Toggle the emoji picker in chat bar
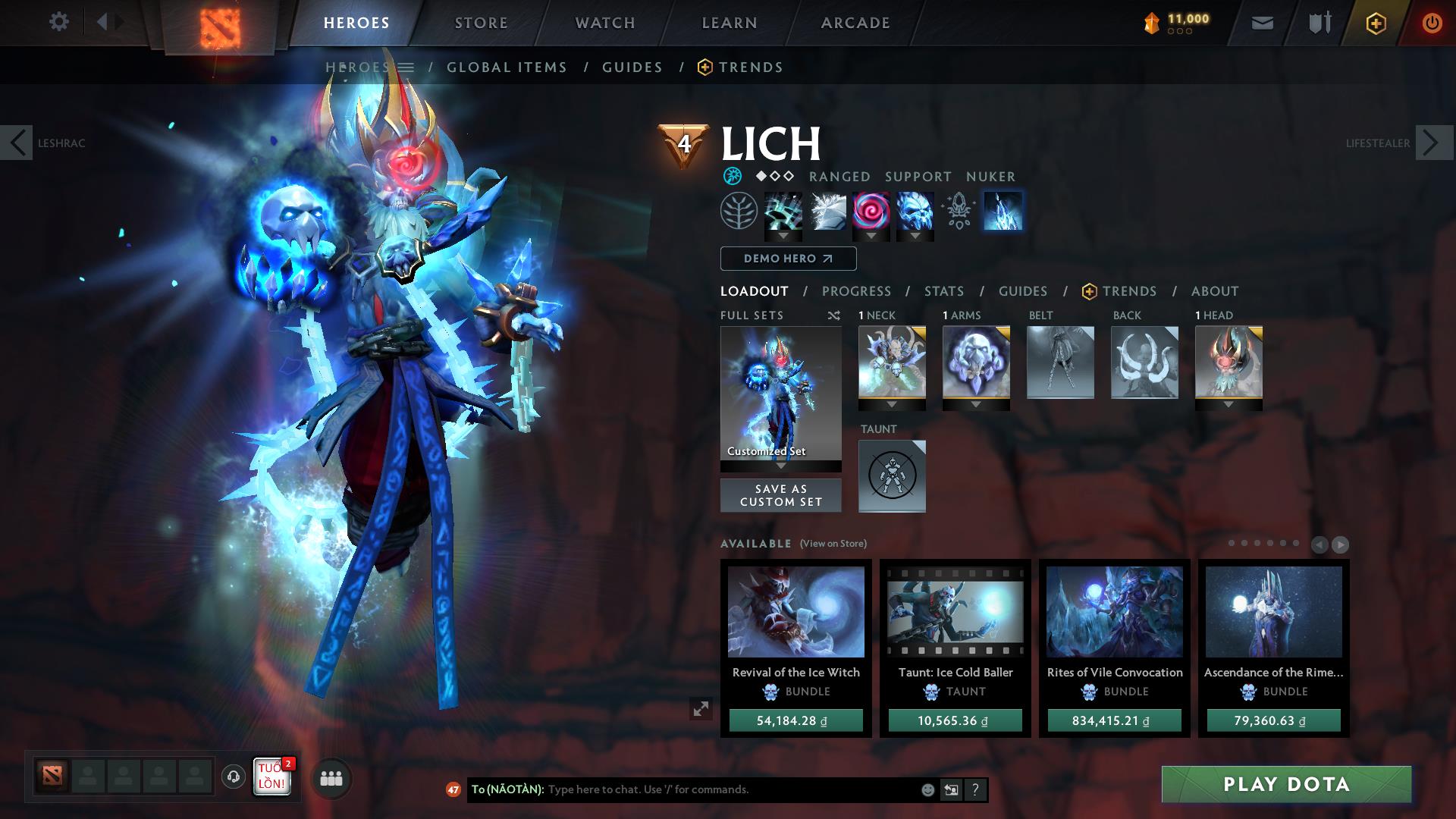 [927, 789]
